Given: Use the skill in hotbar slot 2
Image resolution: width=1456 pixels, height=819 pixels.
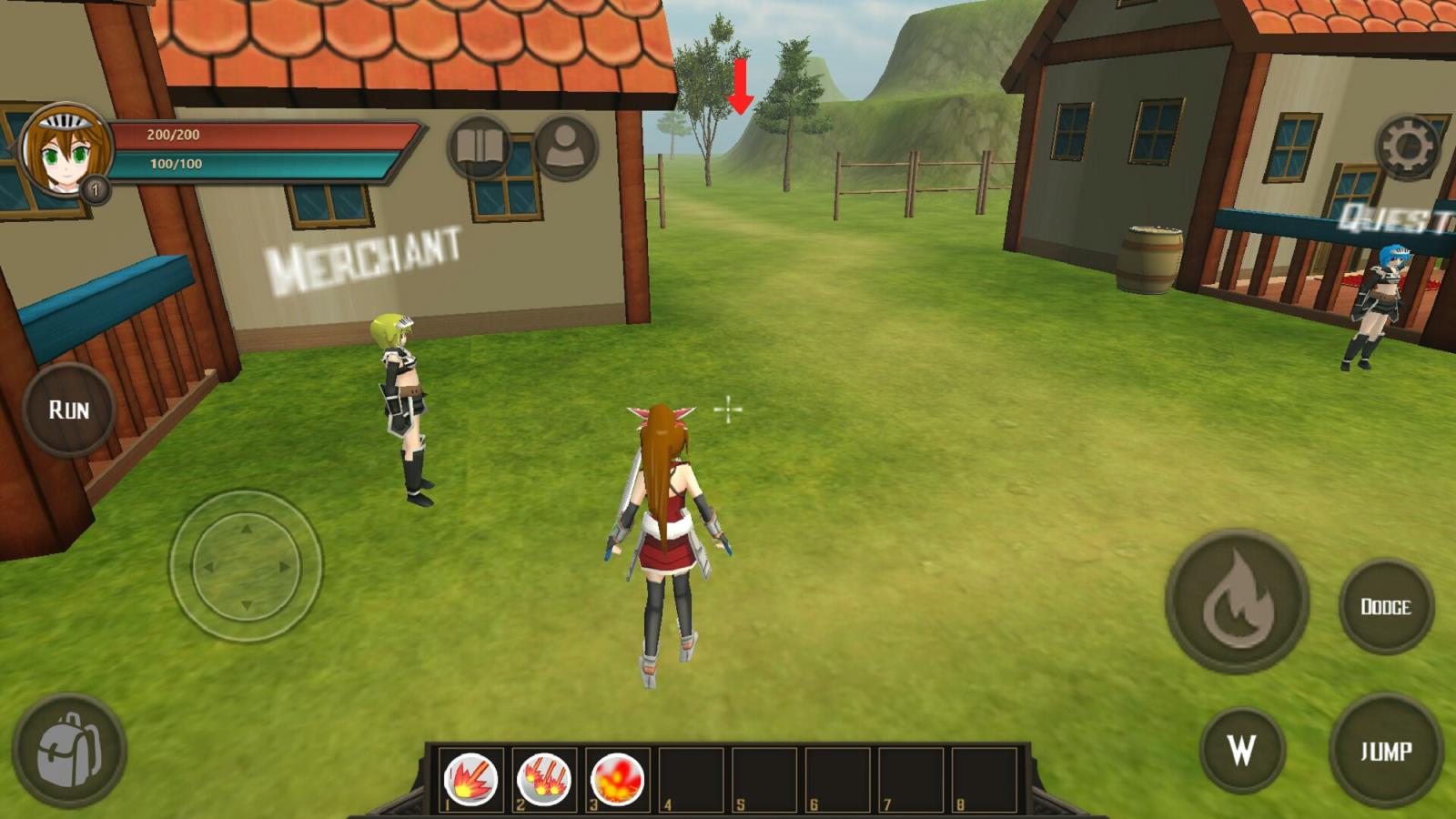Looking at the screenshot, I should pyautogui.click(x=543, y=780).
